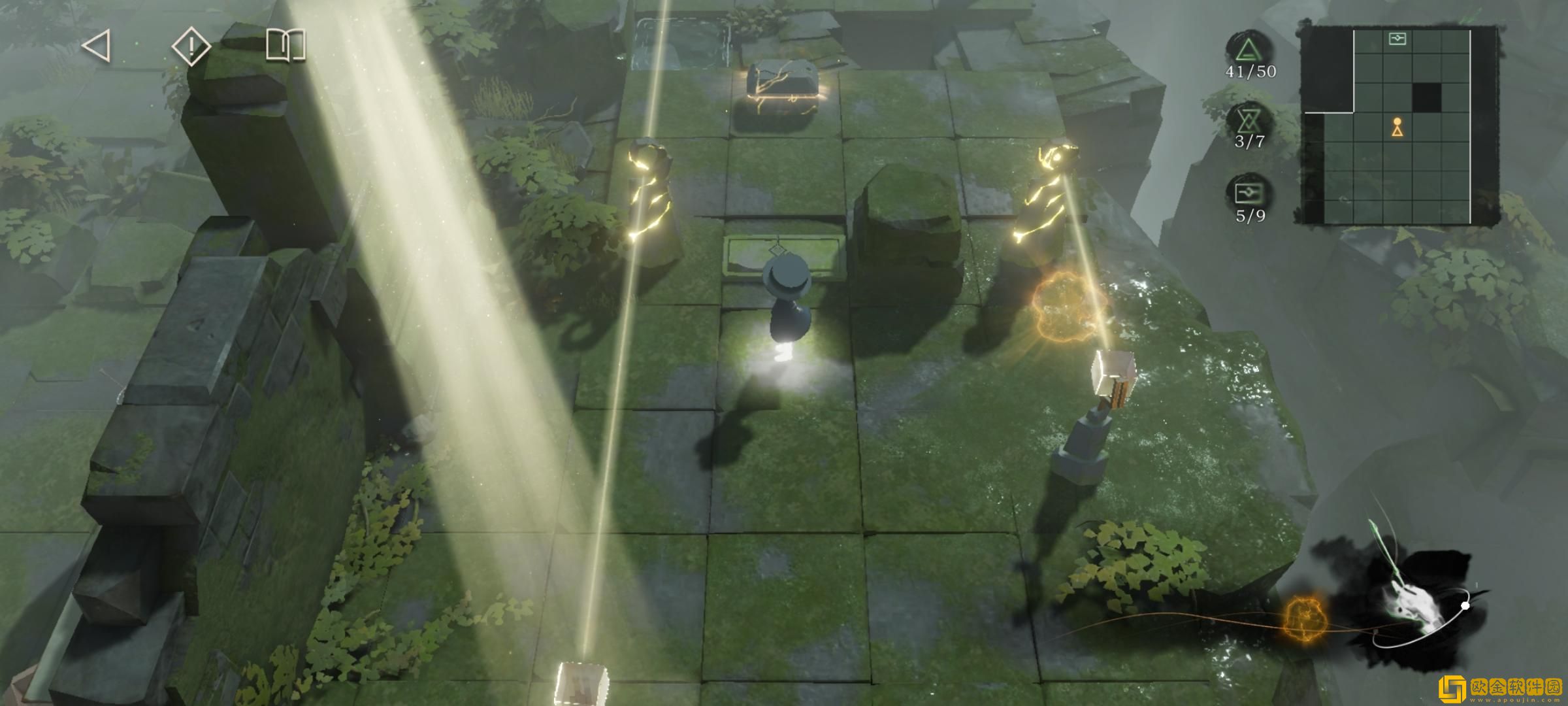Activate the white ink spirit ability
The width and height of the screenshot is (1568, 706).
point(1411,605)
